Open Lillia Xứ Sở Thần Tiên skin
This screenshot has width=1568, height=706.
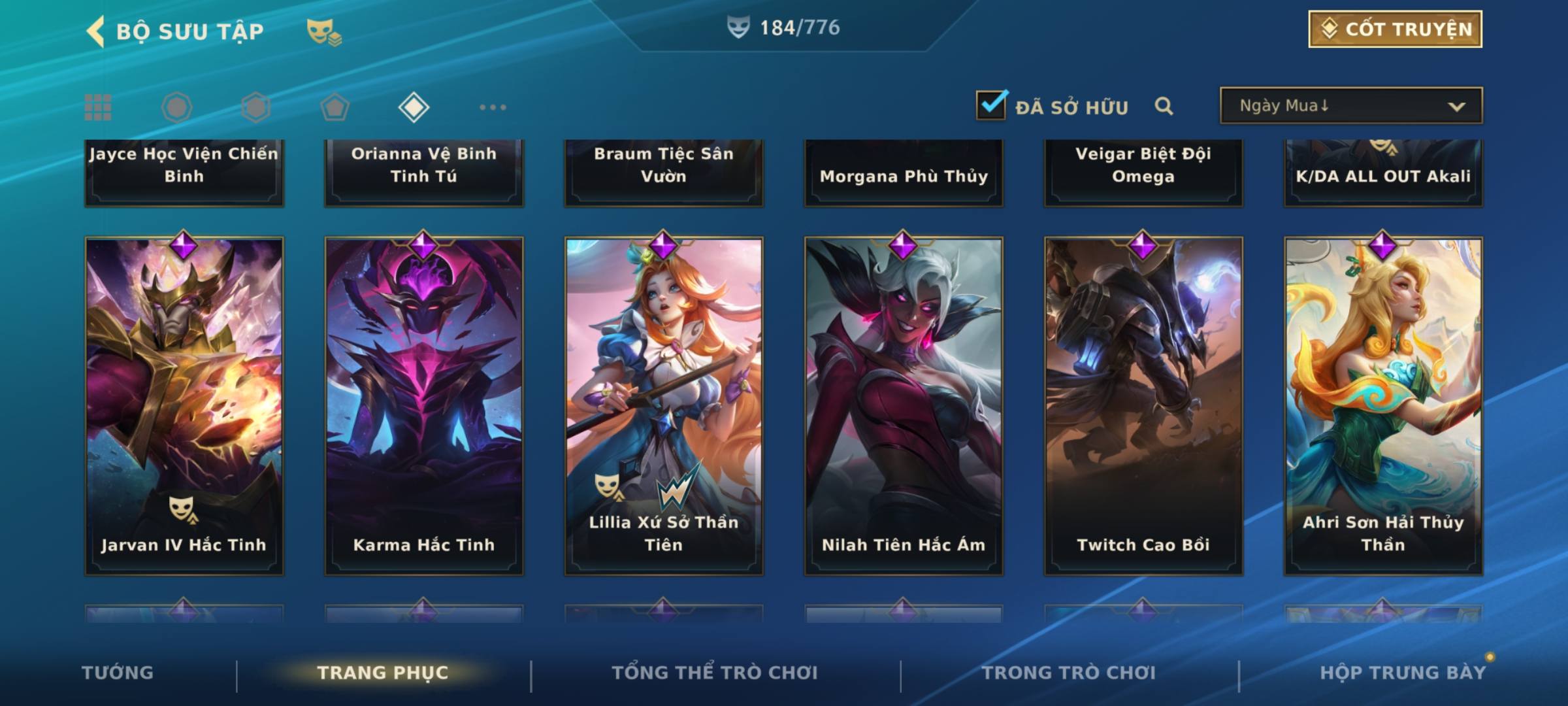(x=664, y=405)
